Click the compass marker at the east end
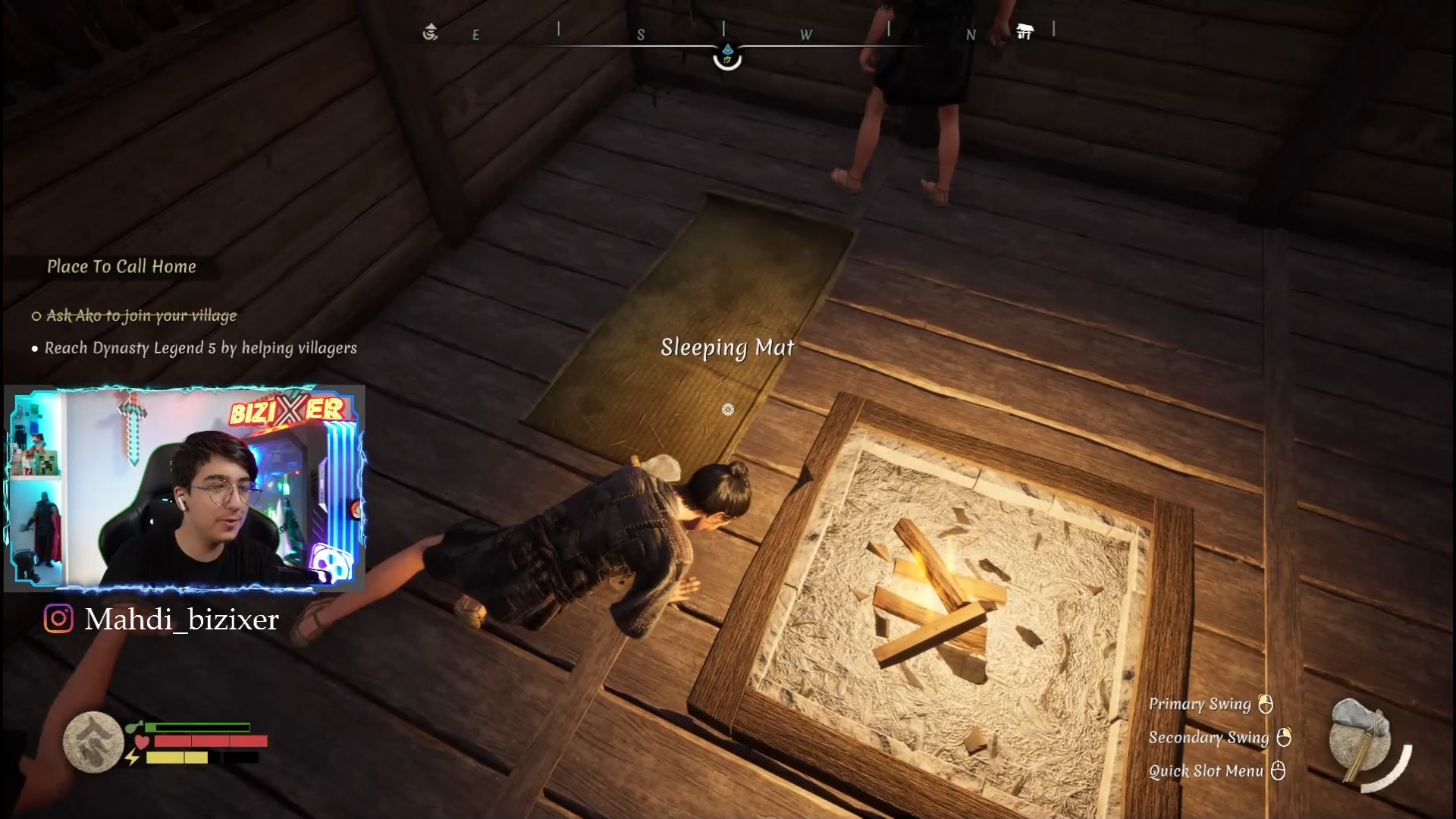Viewport: 1456px width, 819px height. coord(431,32)
